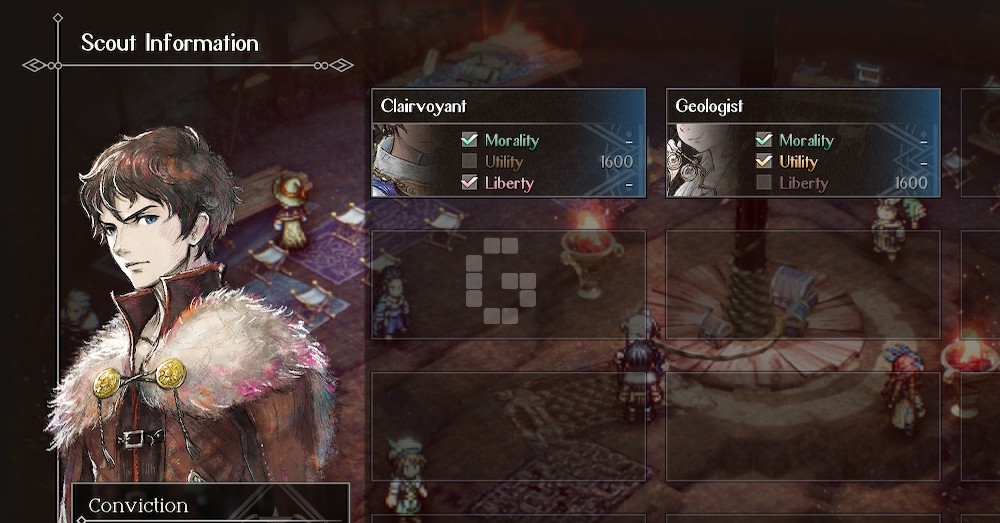Select the Geologist scout card
This screenshot has width=1000, height=523.
tap(803, 106)
